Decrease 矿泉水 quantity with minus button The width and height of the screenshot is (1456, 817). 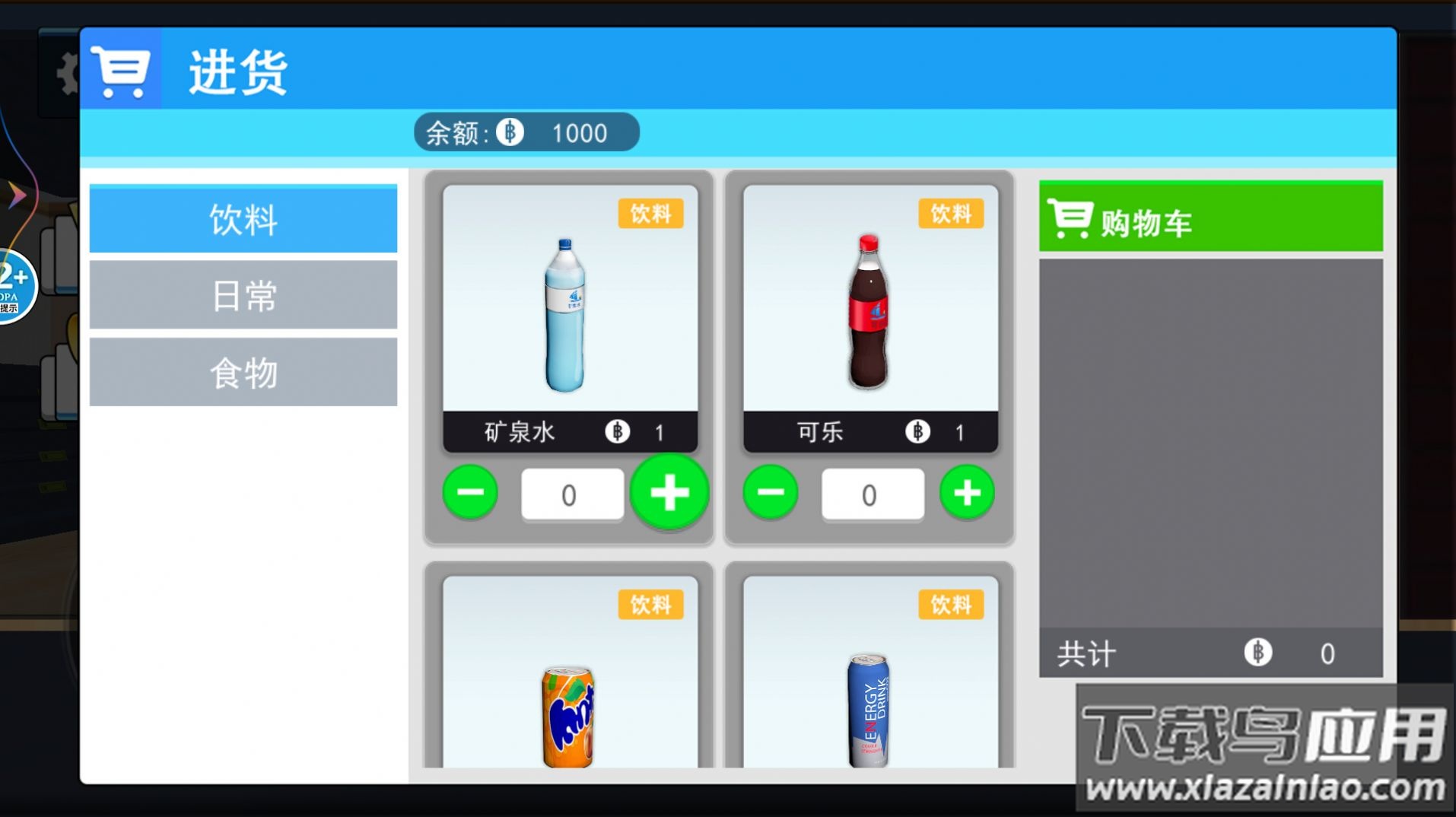pos(470,493)
